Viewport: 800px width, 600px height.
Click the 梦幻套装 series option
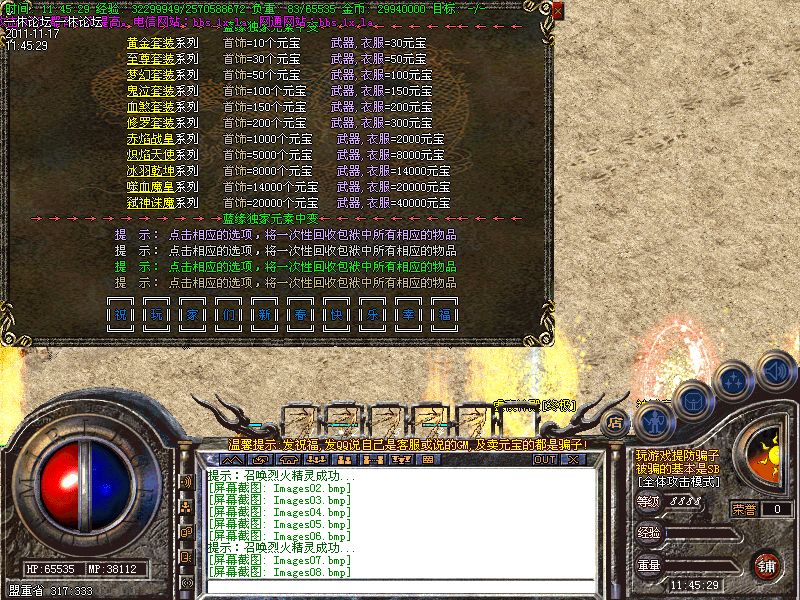[x=151, y=75]
